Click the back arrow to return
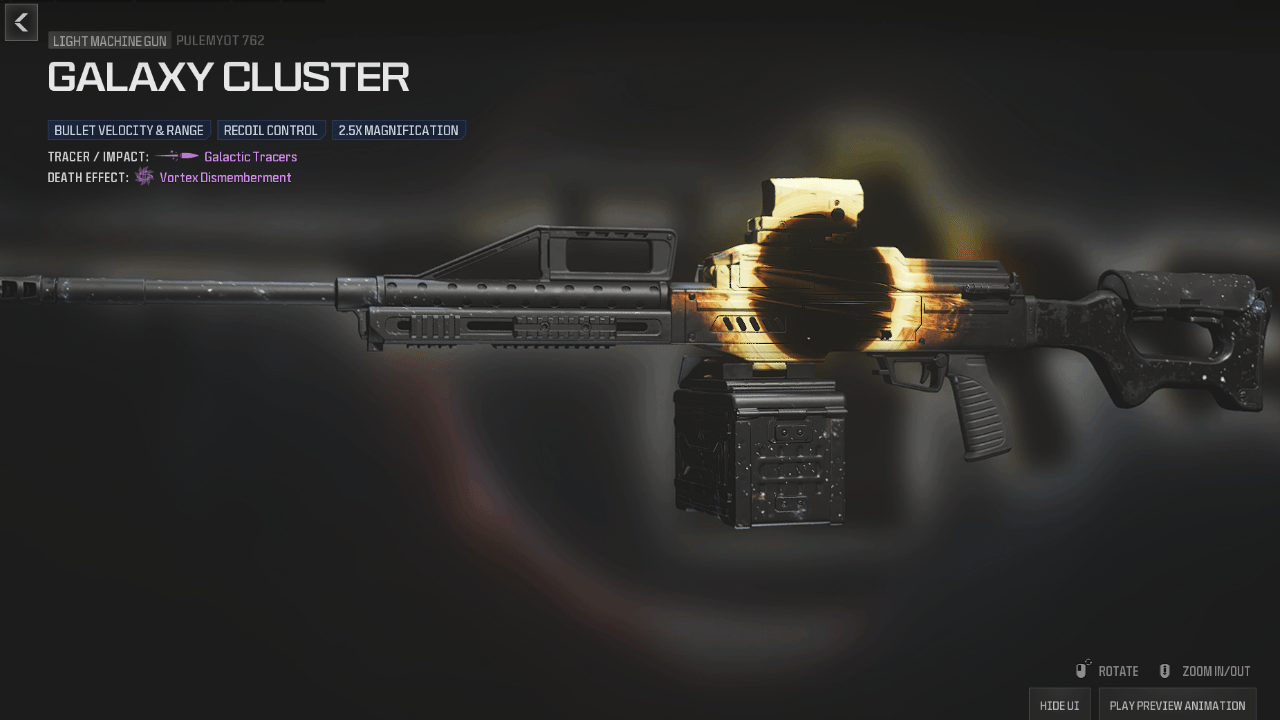Screen dimensions: 1280x720 (x=20, y=22)
